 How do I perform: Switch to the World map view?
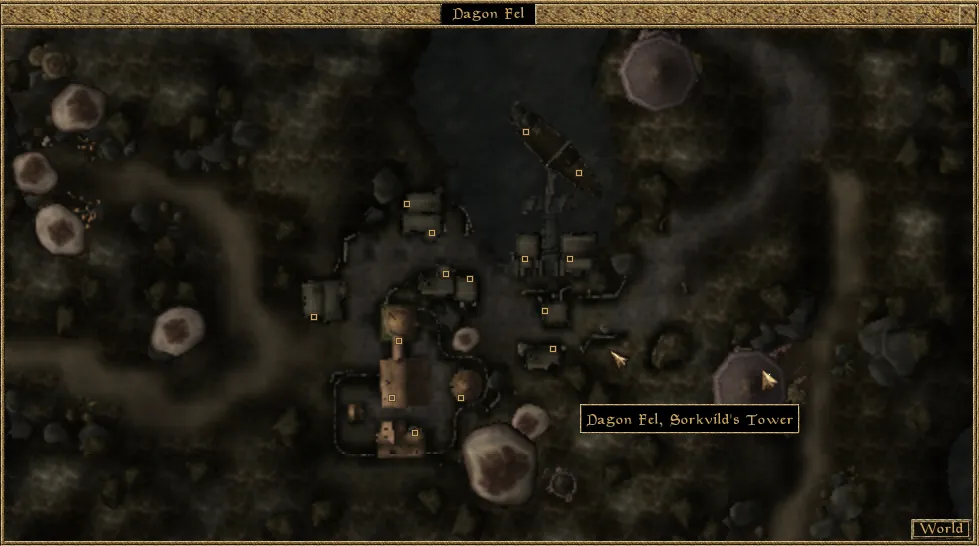click(x=941, y=529)
